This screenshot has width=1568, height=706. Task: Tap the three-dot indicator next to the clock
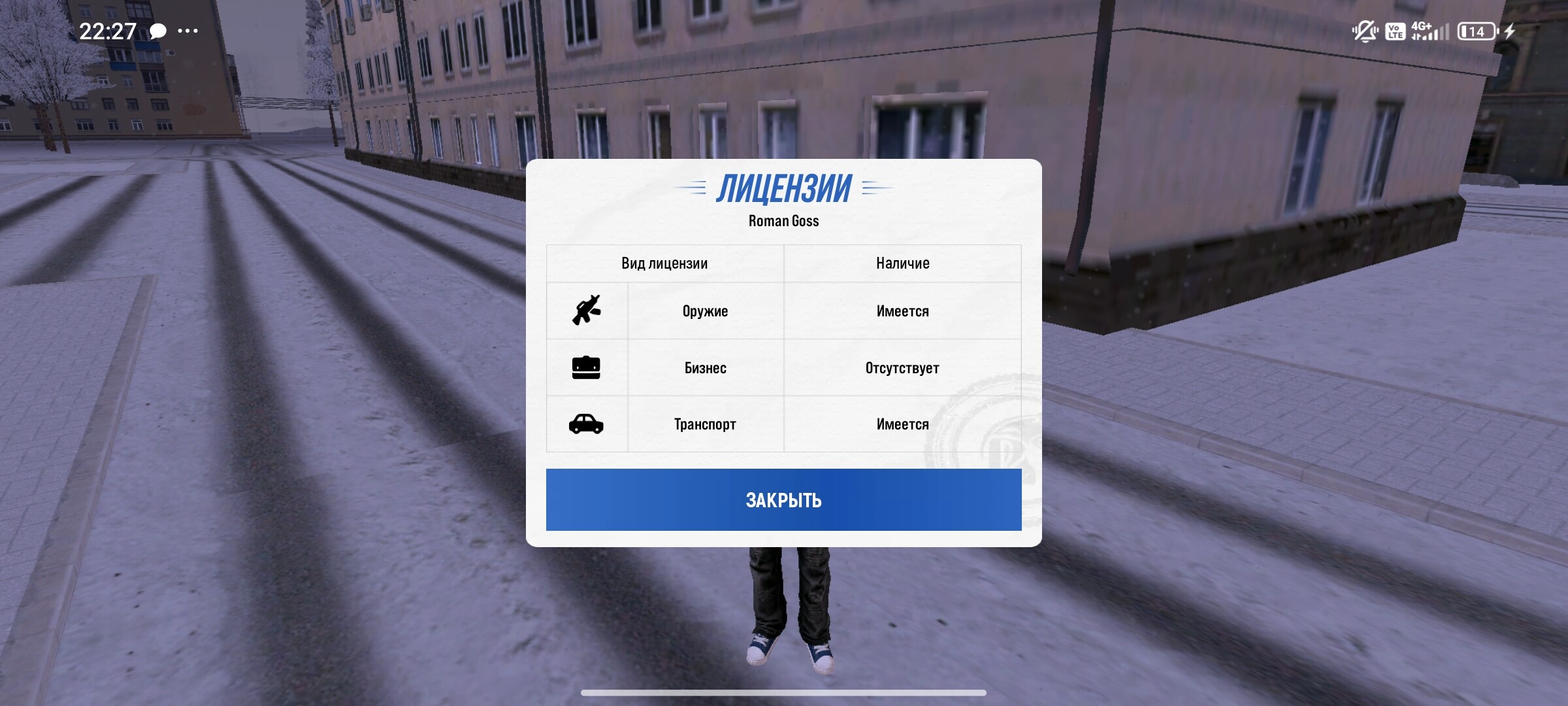point(189,30)
